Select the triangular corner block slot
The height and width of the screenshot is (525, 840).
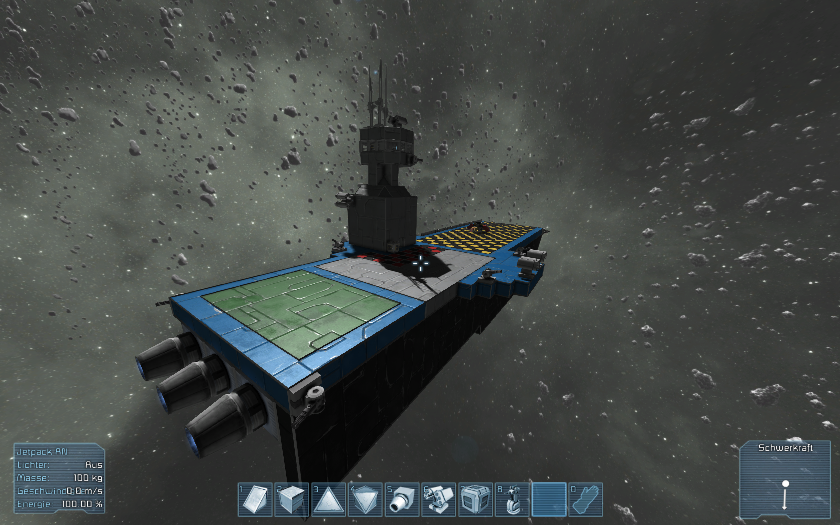coord(328,499)
